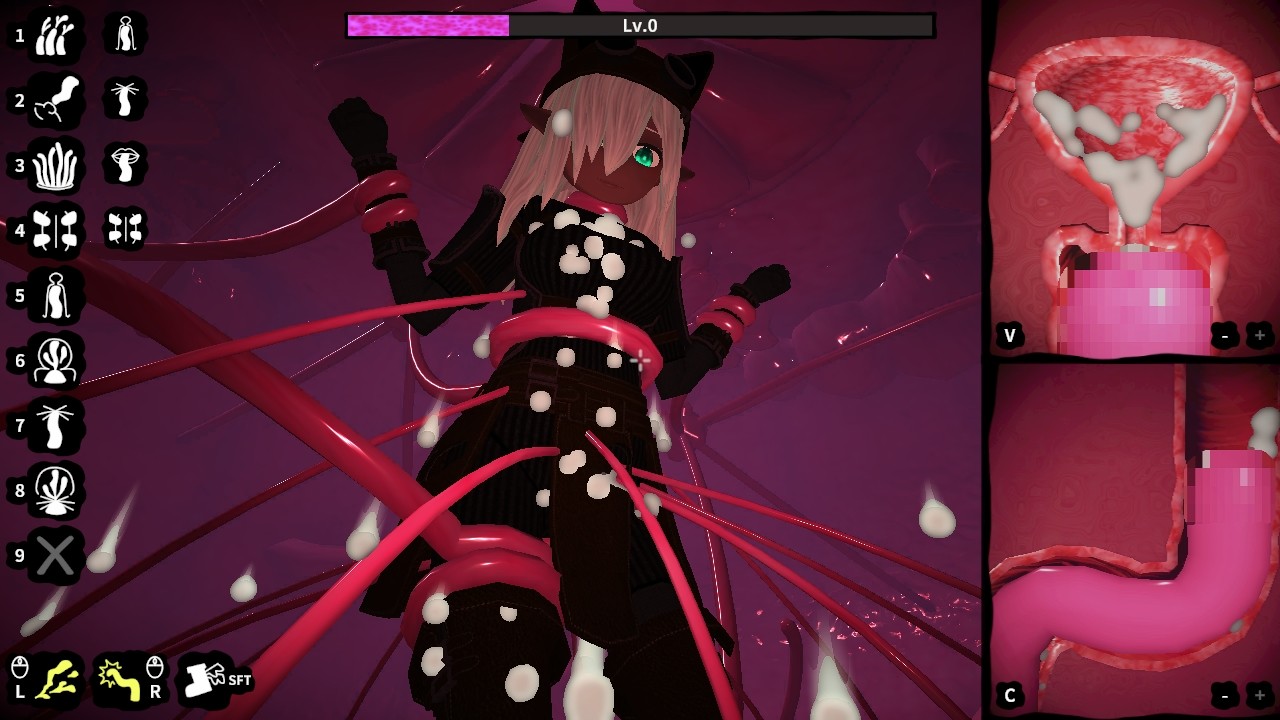Click the minus button in the C panel
The width and height of the screenshot is (1280, 720).
(1225, 695)
